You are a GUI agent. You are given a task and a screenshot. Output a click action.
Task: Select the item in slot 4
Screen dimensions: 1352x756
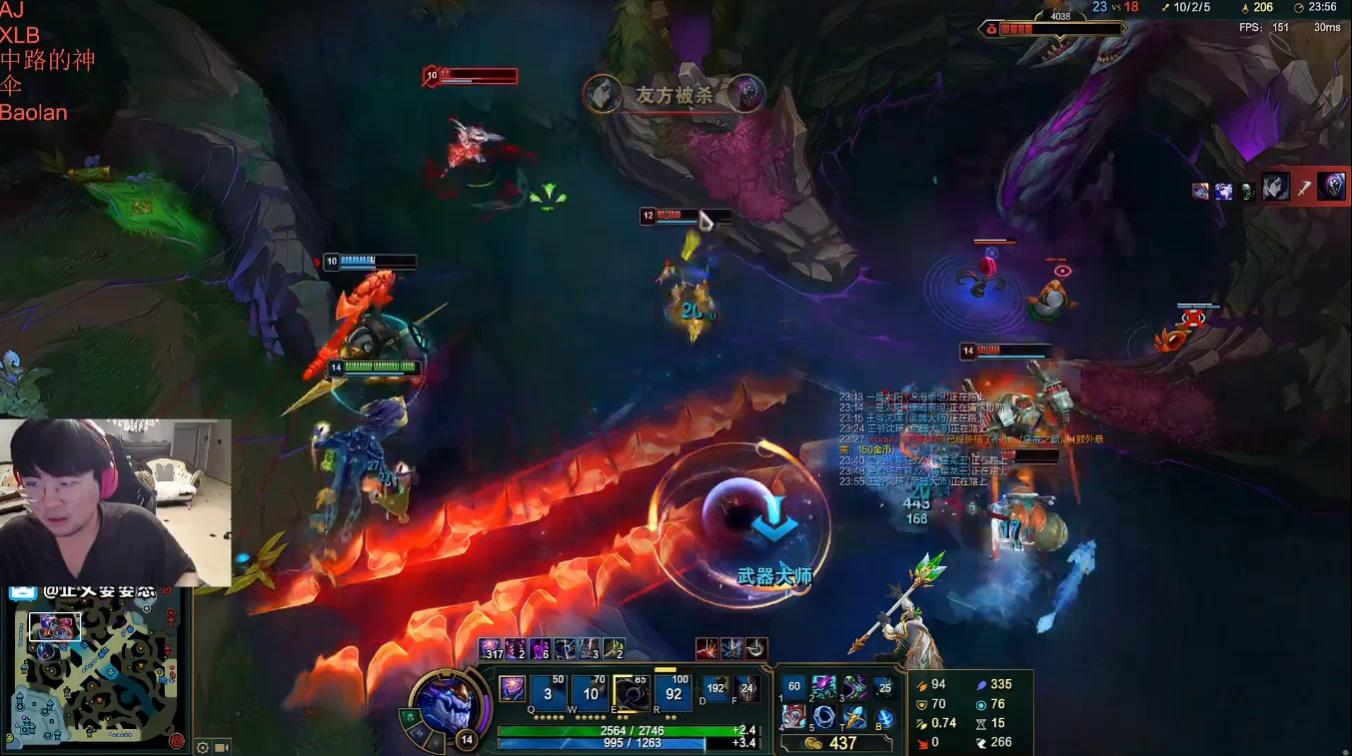795,717
